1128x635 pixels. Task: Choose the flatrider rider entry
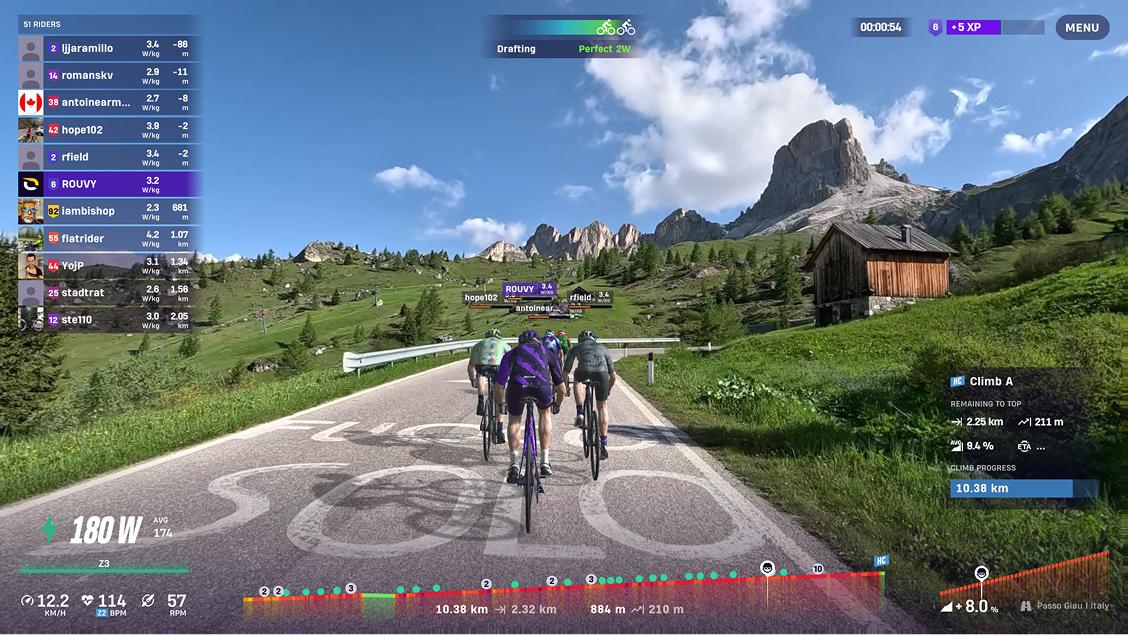pyautogui.click(x=110, y=239)
